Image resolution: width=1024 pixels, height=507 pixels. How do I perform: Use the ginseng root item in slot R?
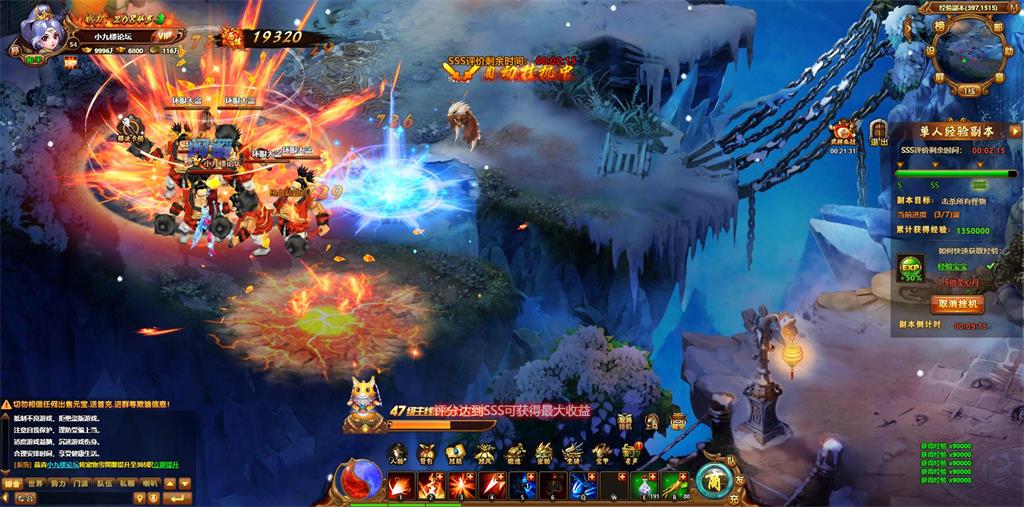pyautogui.click(x=675, y=485)
